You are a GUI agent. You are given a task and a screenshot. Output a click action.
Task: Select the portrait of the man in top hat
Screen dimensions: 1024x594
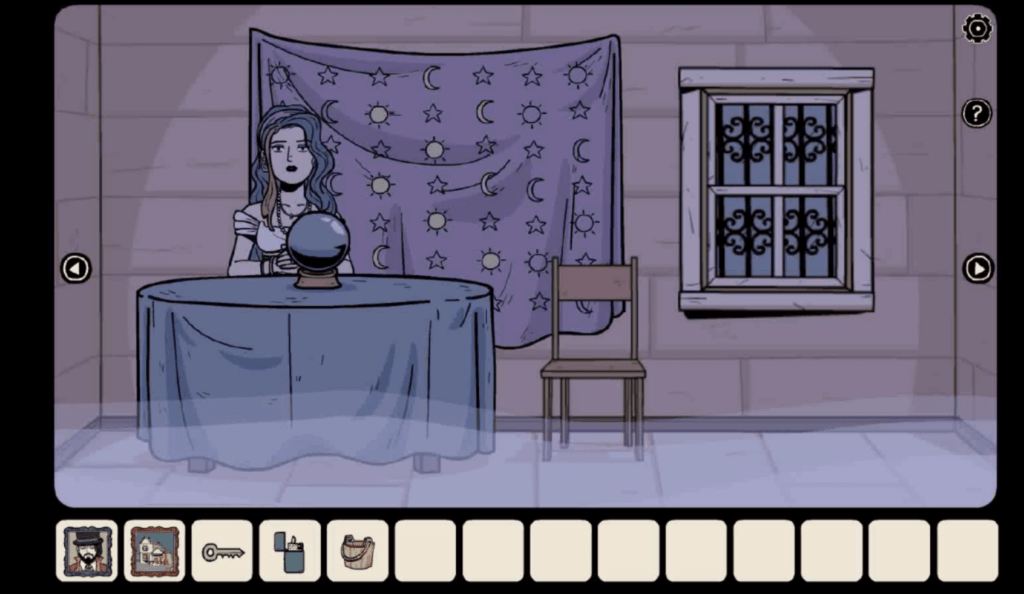[87, 551]
